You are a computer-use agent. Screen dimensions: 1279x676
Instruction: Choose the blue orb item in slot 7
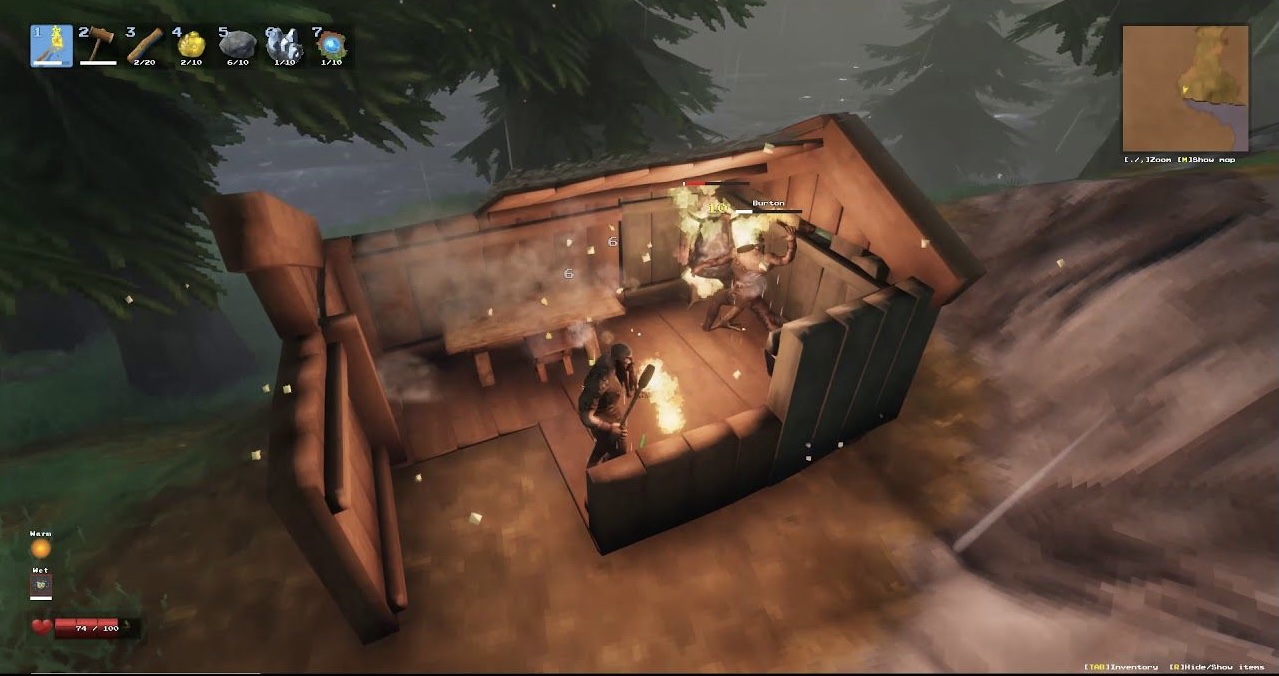point(331,46)
